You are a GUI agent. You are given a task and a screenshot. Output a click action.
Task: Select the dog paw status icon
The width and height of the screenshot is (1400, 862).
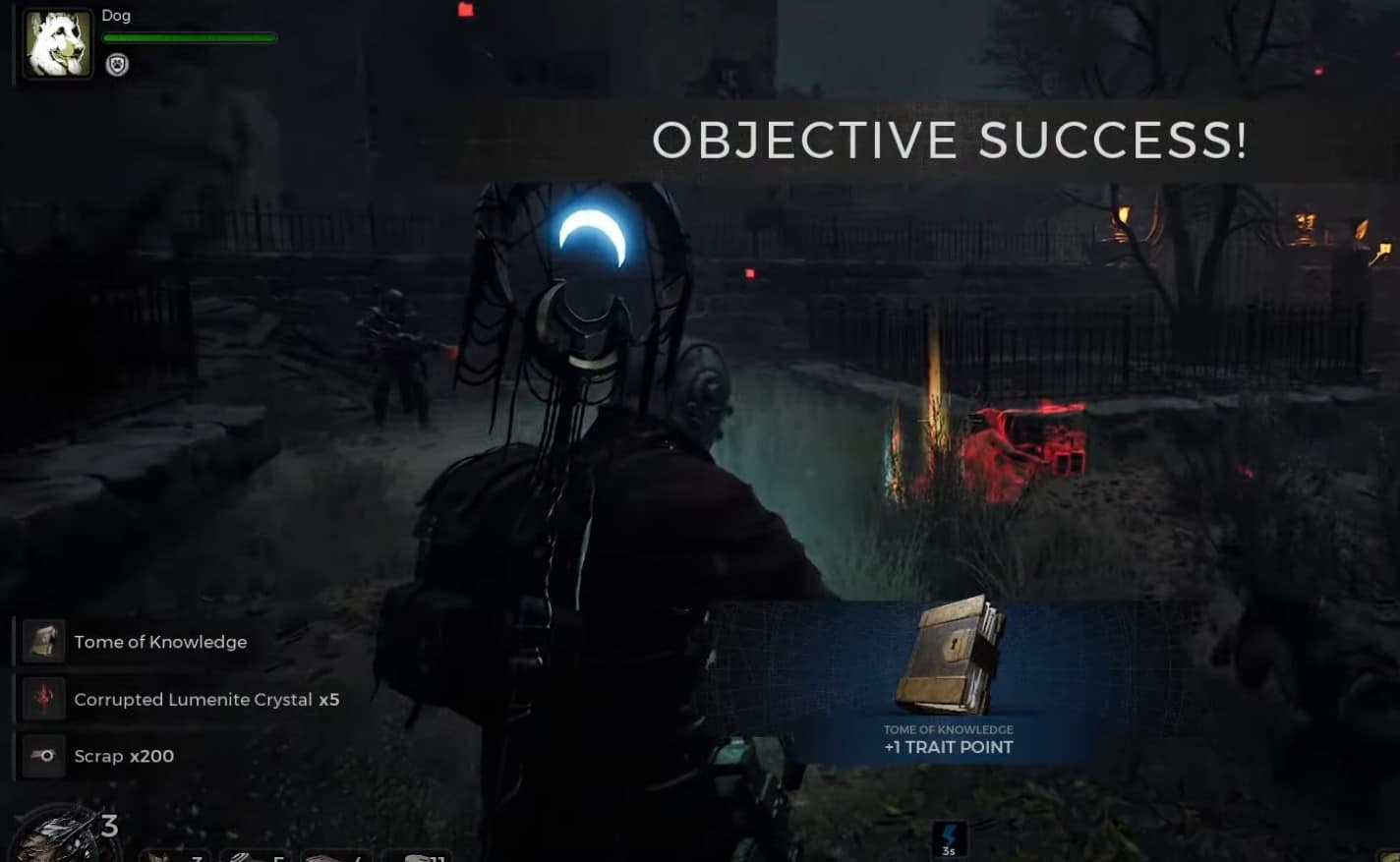[117, 65]
